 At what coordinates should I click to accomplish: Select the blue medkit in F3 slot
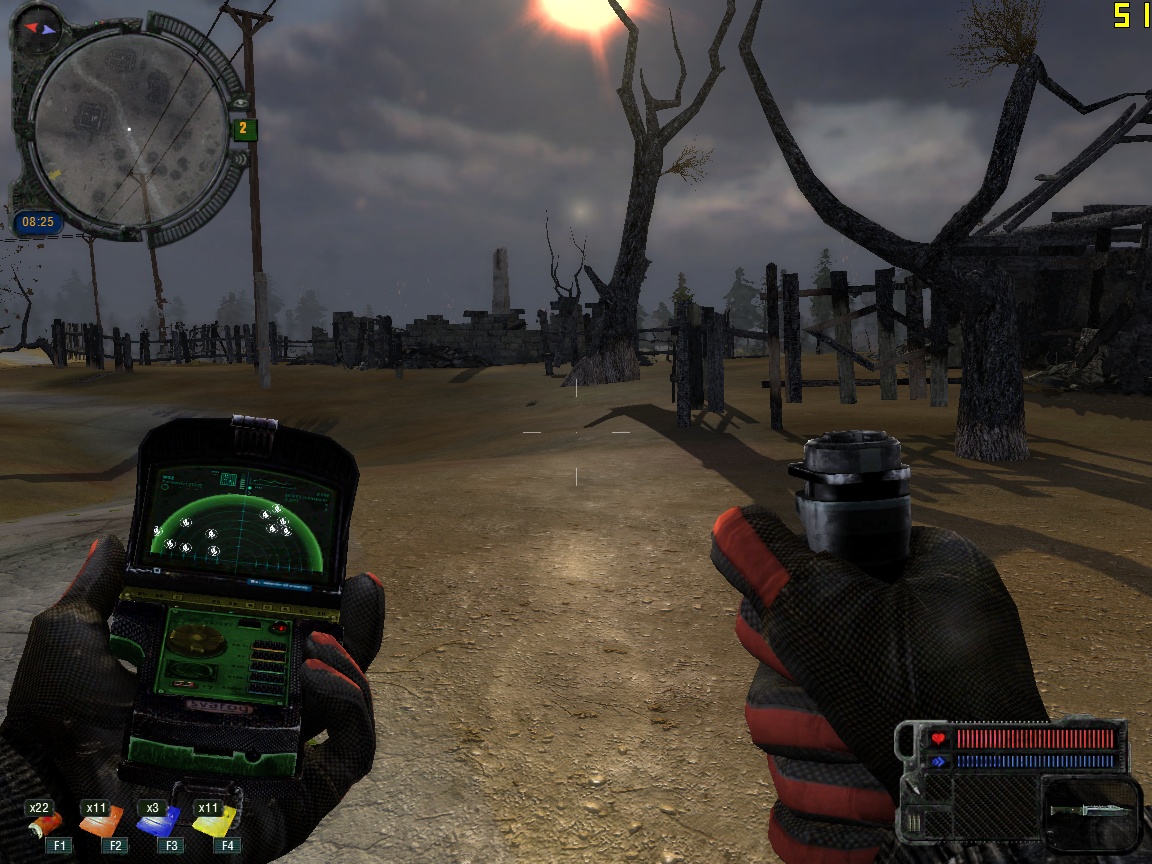[x=158, y=824]
